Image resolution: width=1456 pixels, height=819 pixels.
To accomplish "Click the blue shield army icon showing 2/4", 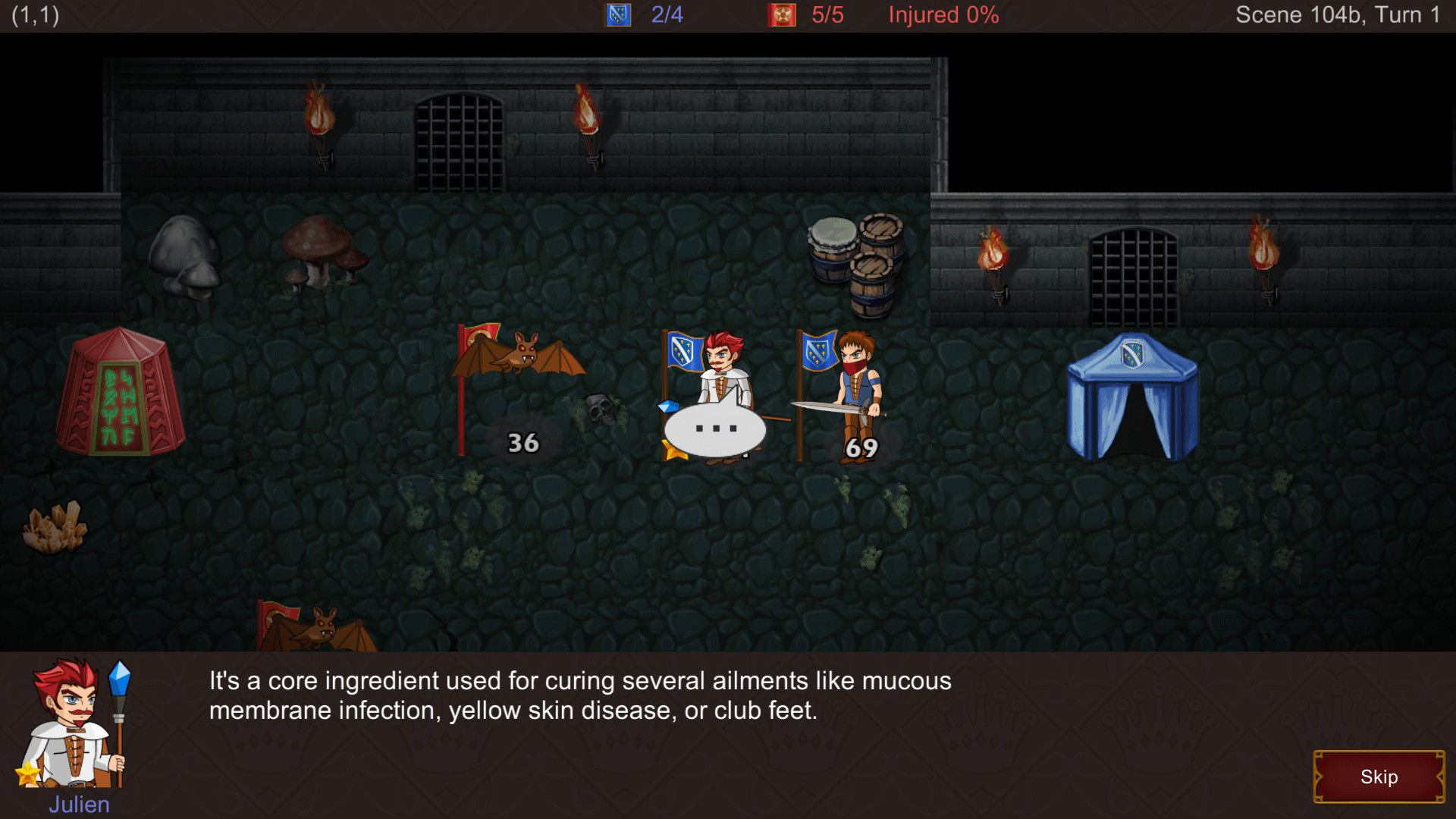I will (x=617, y=14).
